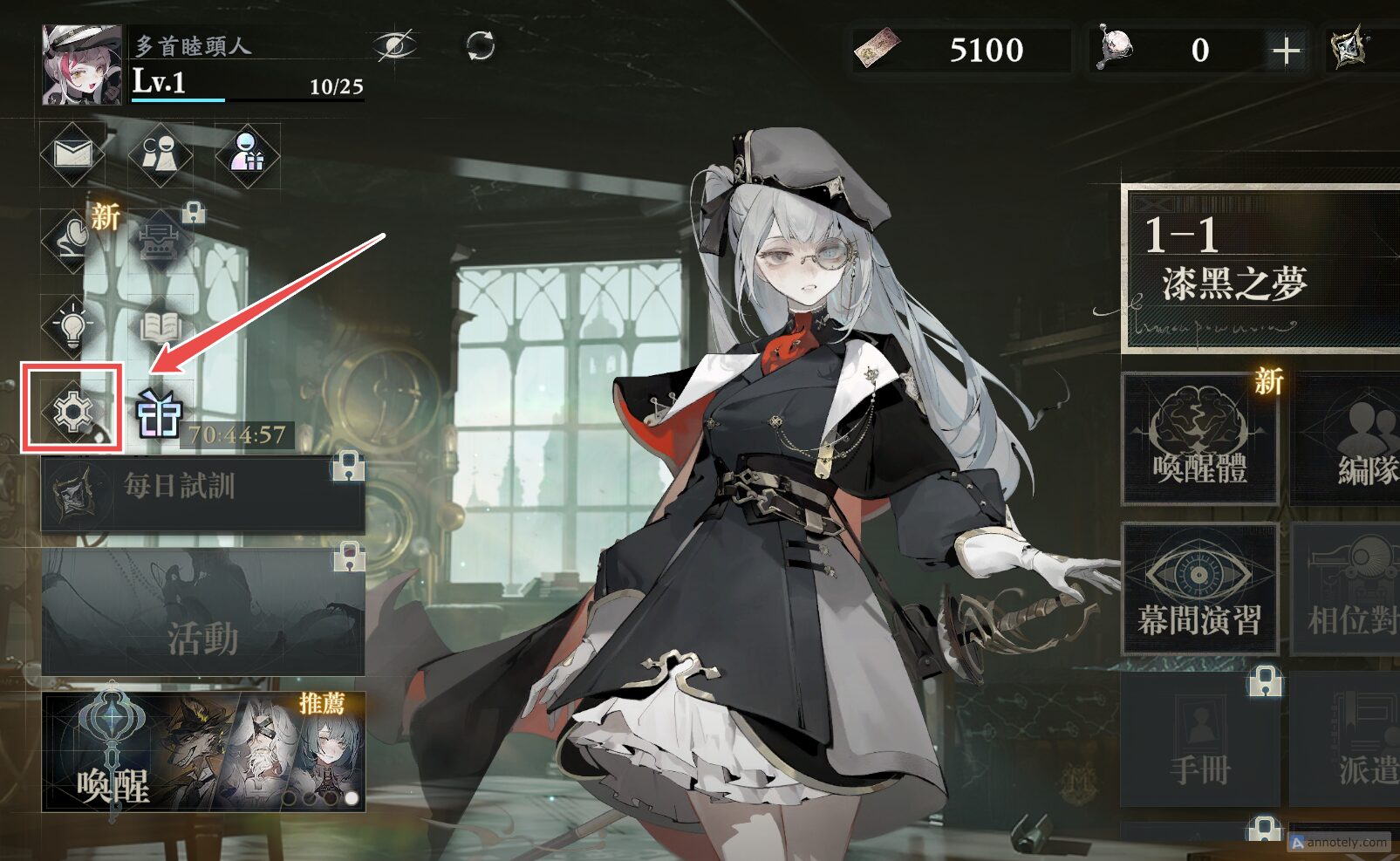Open the 編隊 team menu
1400x861 pixels.
pyautogui.click(x=1348, y=438)
